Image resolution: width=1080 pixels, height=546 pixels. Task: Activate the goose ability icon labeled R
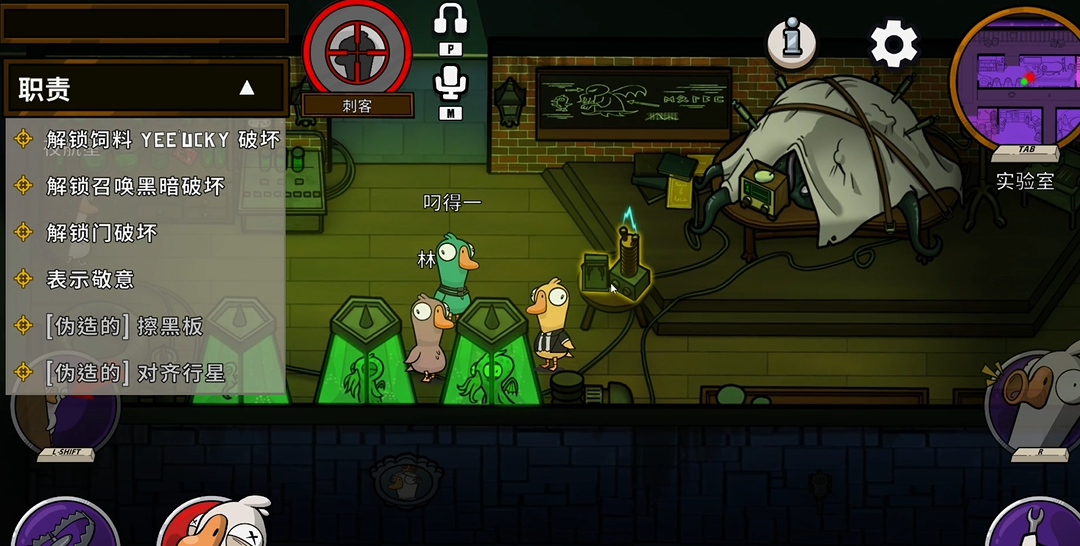tap(1035, 400)
